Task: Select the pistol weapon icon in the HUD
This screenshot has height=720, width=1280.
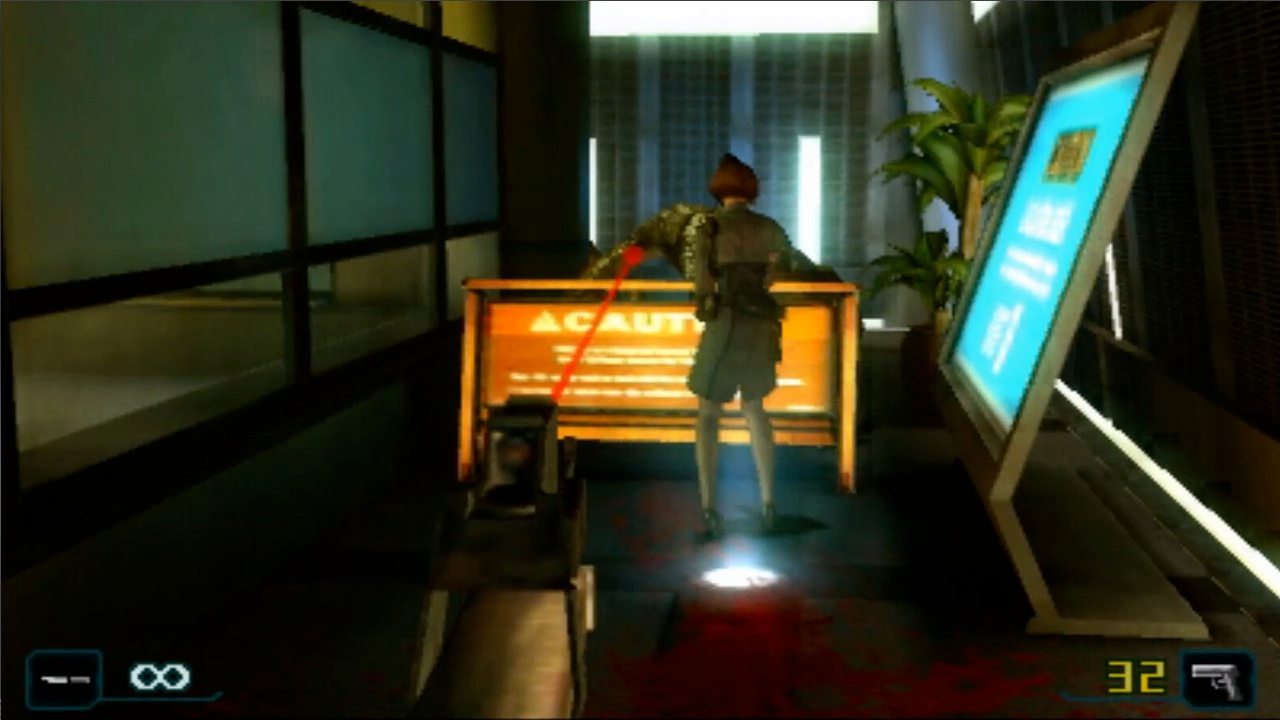Action: 1216,679
